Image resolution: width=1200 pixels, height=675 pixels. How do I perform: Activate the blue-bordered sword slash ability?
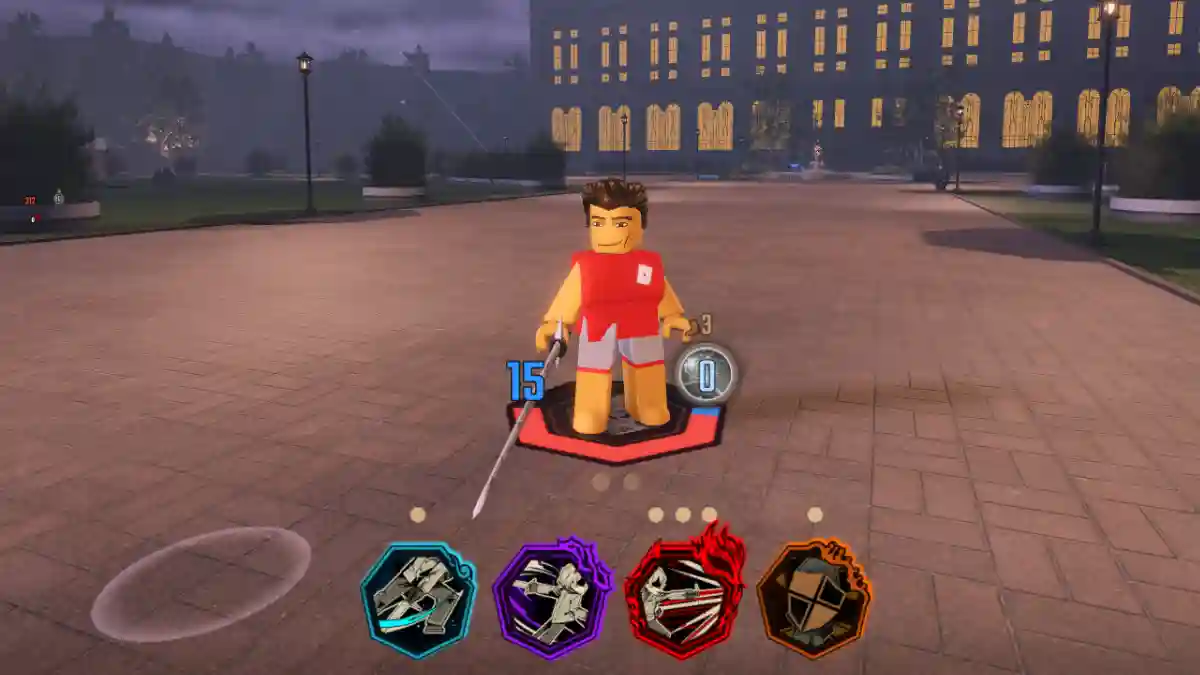coord(418,599)
